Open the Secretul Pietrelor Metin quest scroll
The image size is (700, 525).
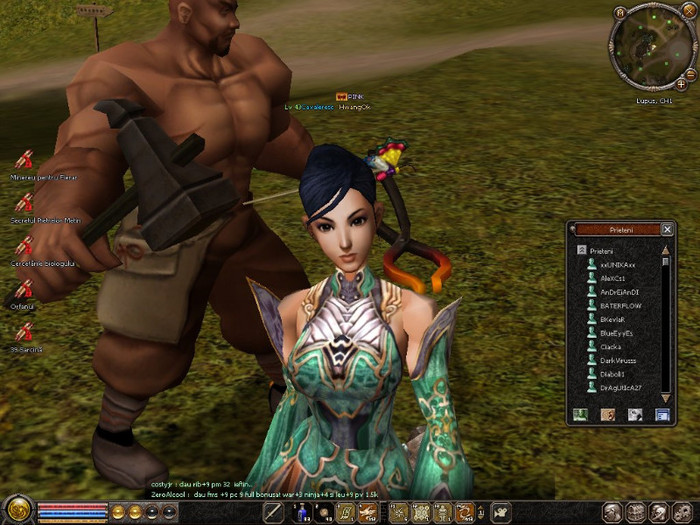click(x=24, y=202)
